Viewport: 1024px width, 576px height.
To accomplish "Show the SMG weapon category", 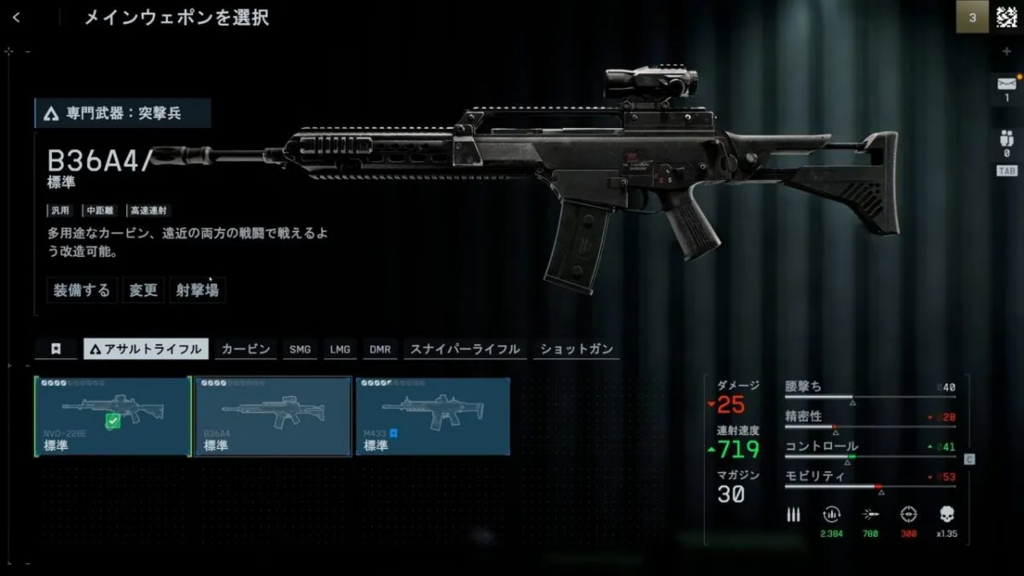I will coord(300,349).
